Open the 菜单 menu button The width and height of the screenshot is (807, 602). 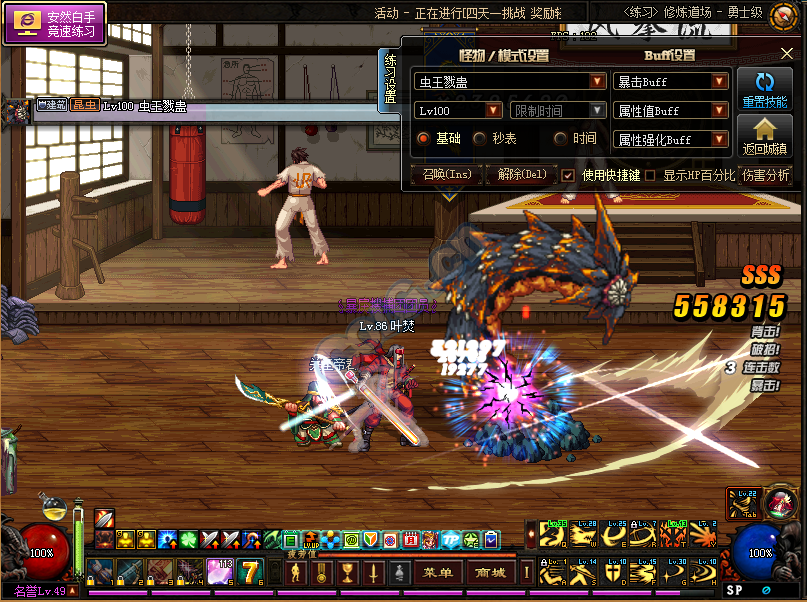(x=438, y=573)
